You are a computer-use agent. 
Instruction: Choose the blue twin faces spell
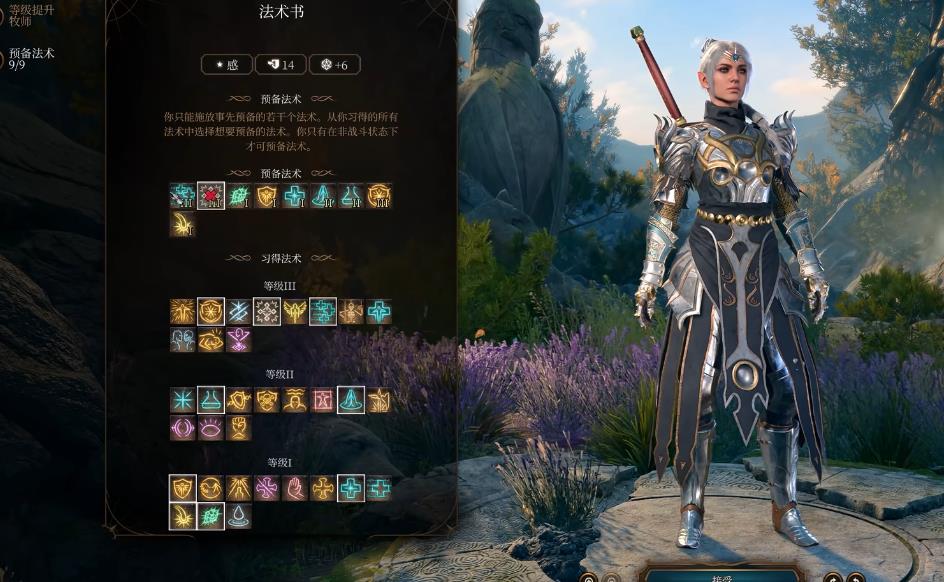pos(182,340)
